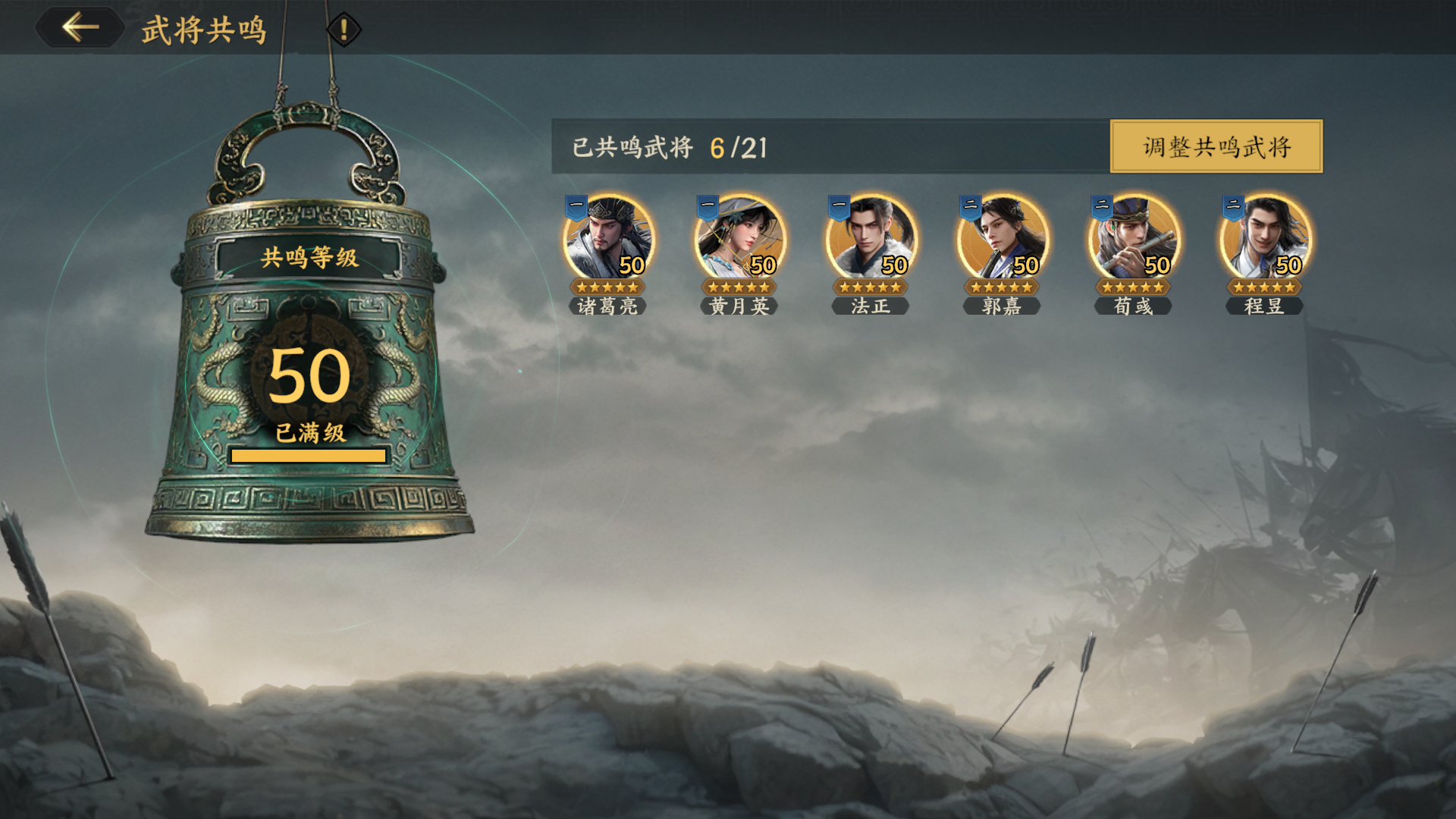The width and height of the screenshot is (1456, 819).
Task: Choose the 程昱 hero portrait
Action: (x=1264, y=238)
